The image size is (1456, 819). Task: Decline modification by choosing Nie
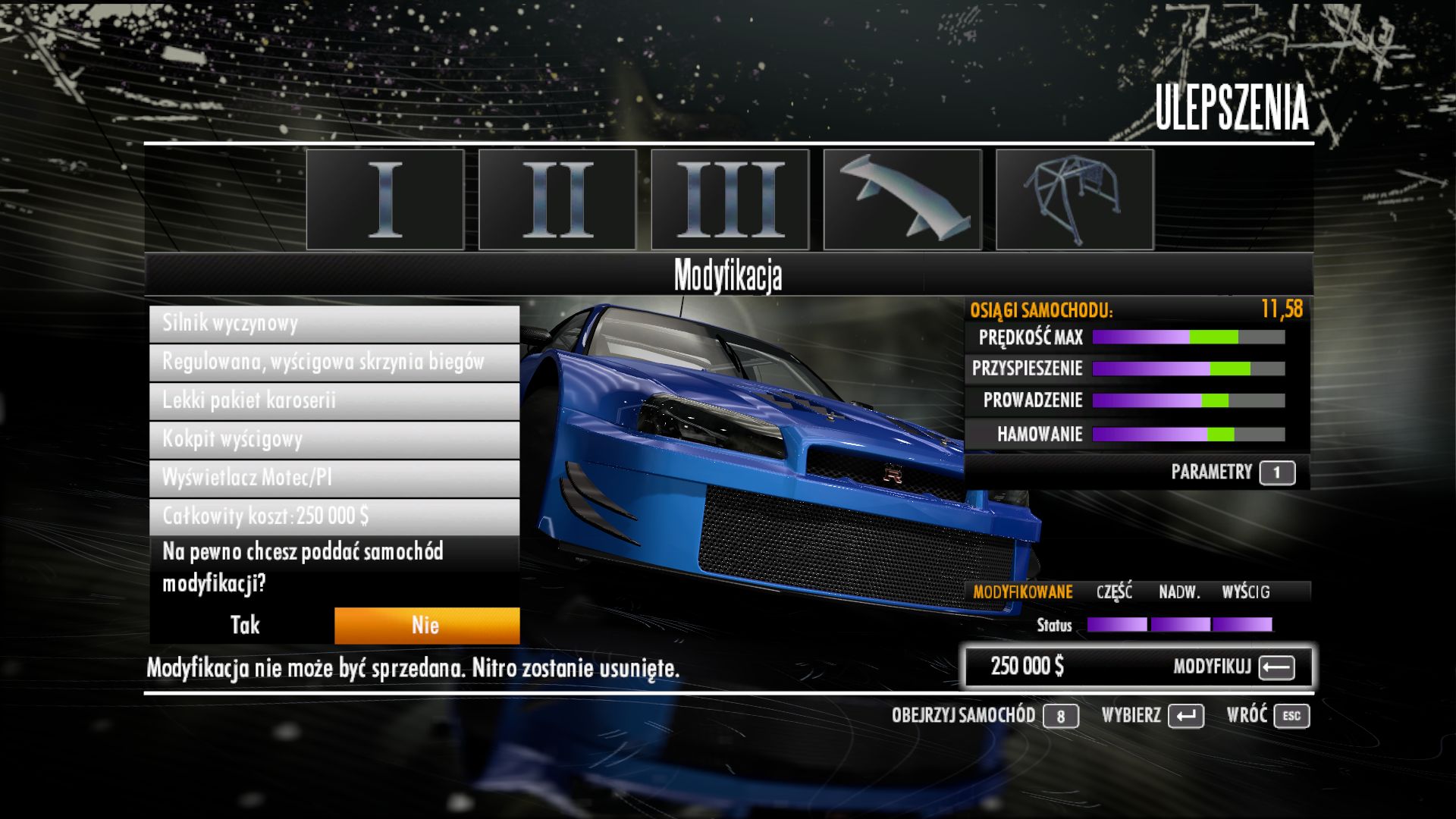[x=426, y=626]
